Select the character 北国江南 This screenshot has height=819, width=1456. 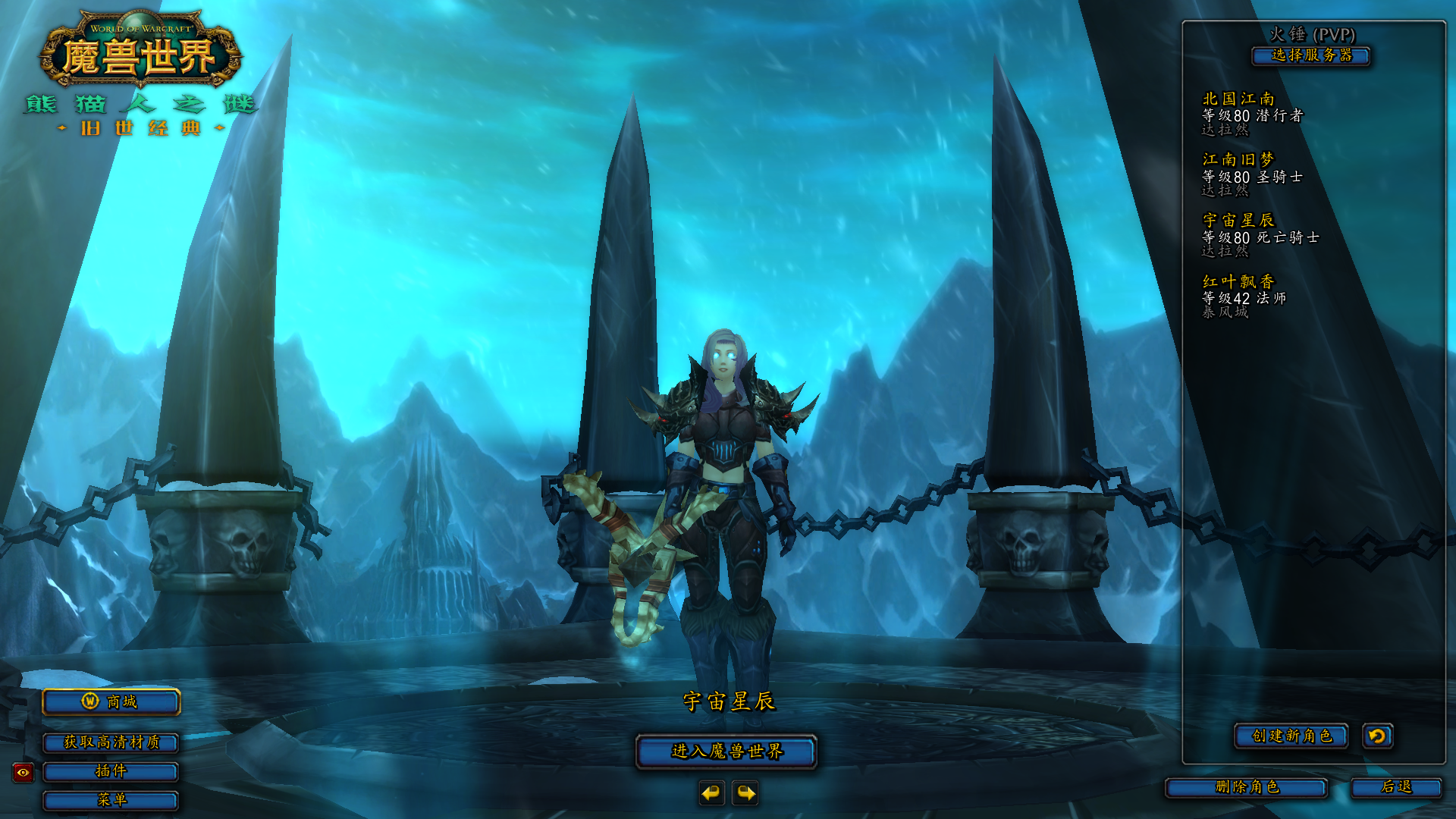tap(1251, 114)
